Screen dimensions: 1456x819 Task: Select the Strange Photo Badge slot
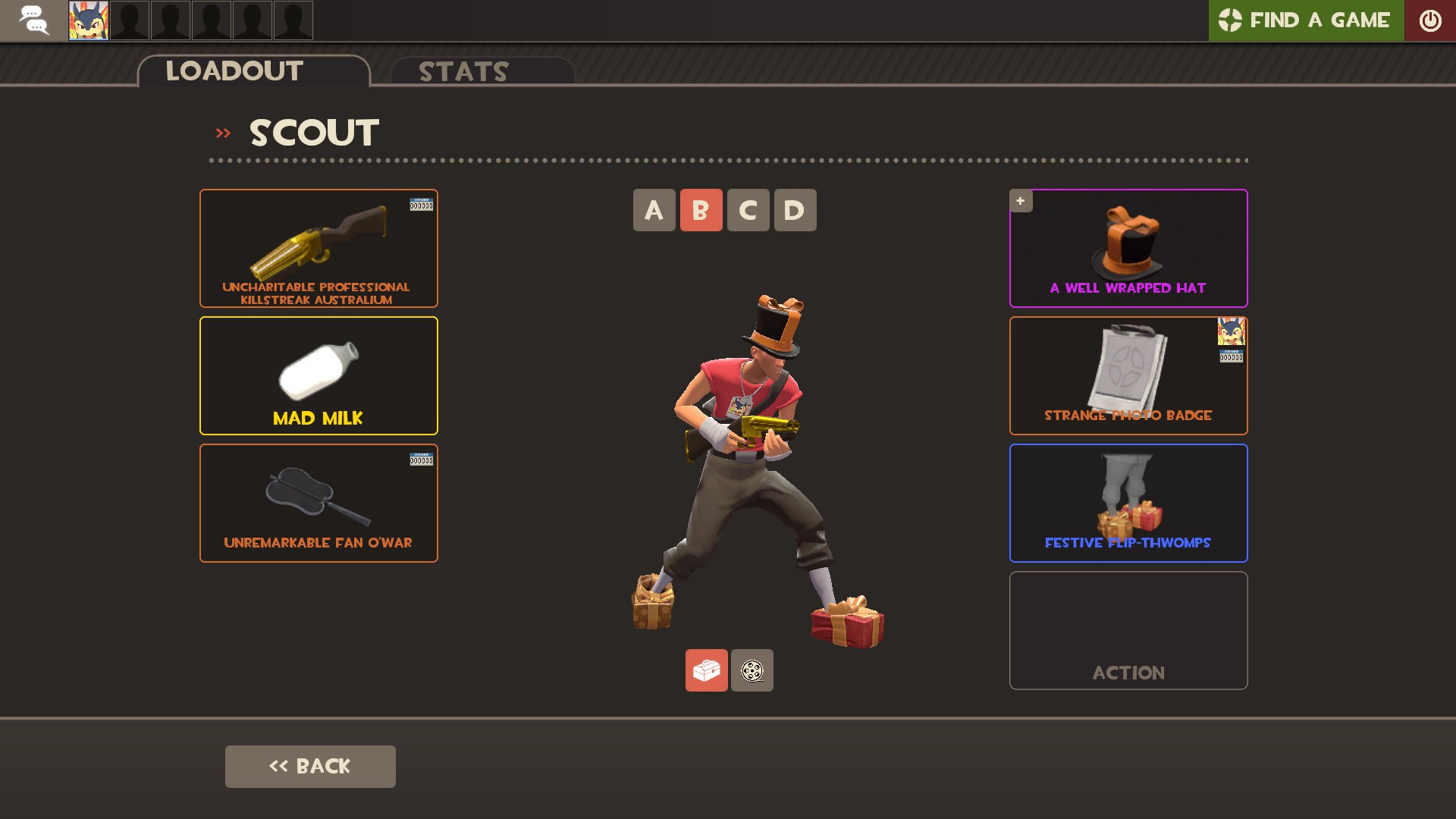pos(1128,375)
